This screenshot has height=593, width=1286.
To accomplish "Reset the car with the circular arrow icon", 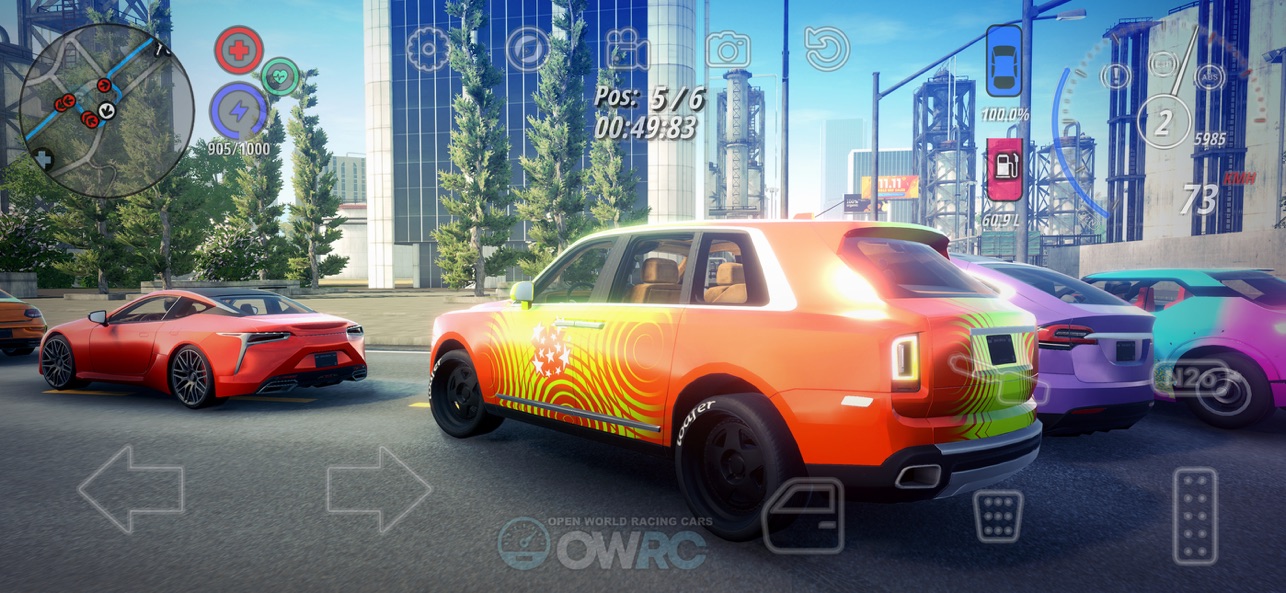I will pos(827,49).
